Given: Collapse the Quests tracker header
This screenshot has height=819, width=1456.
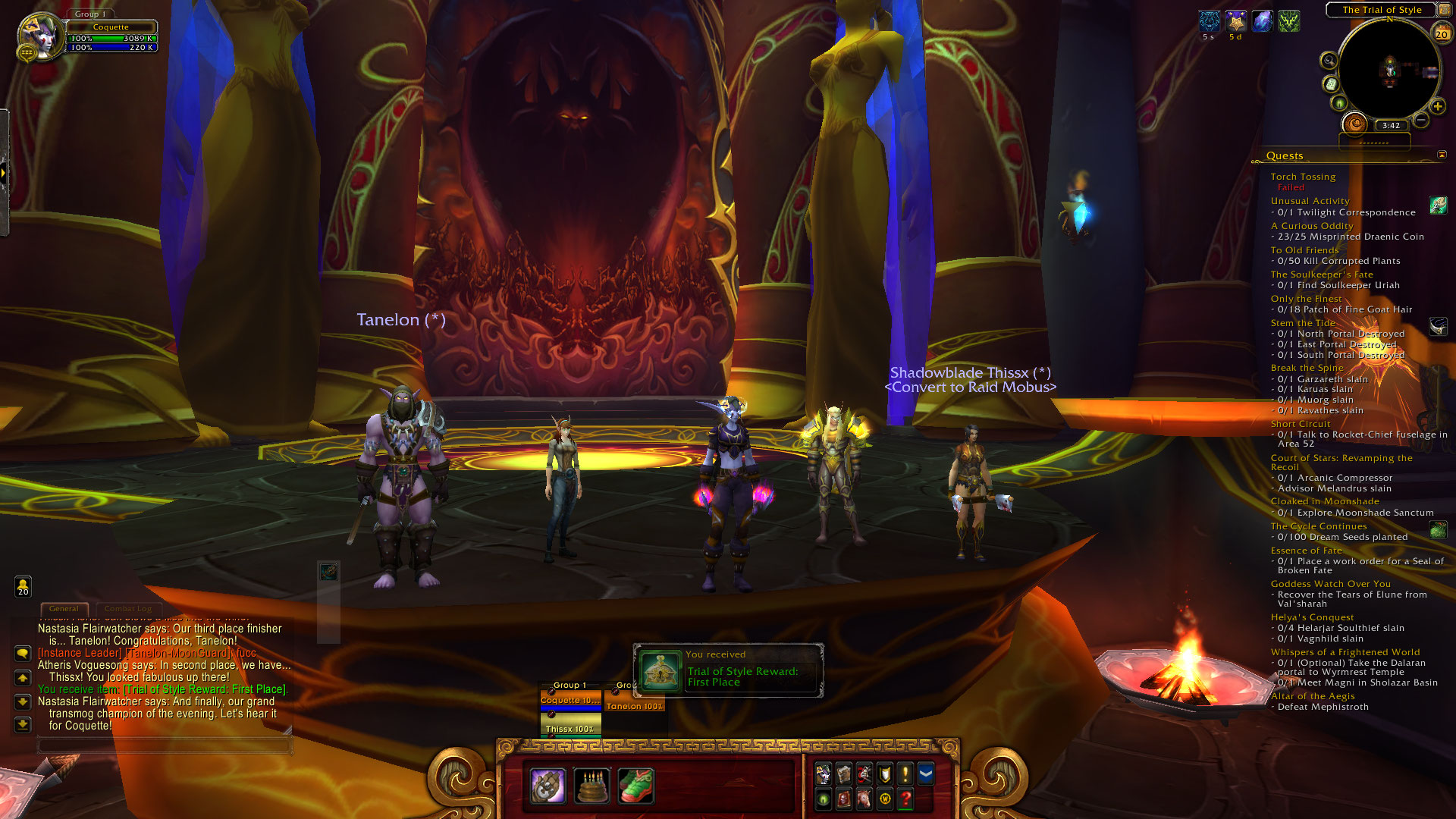Looking at the screenshot, I should 1442,155.
